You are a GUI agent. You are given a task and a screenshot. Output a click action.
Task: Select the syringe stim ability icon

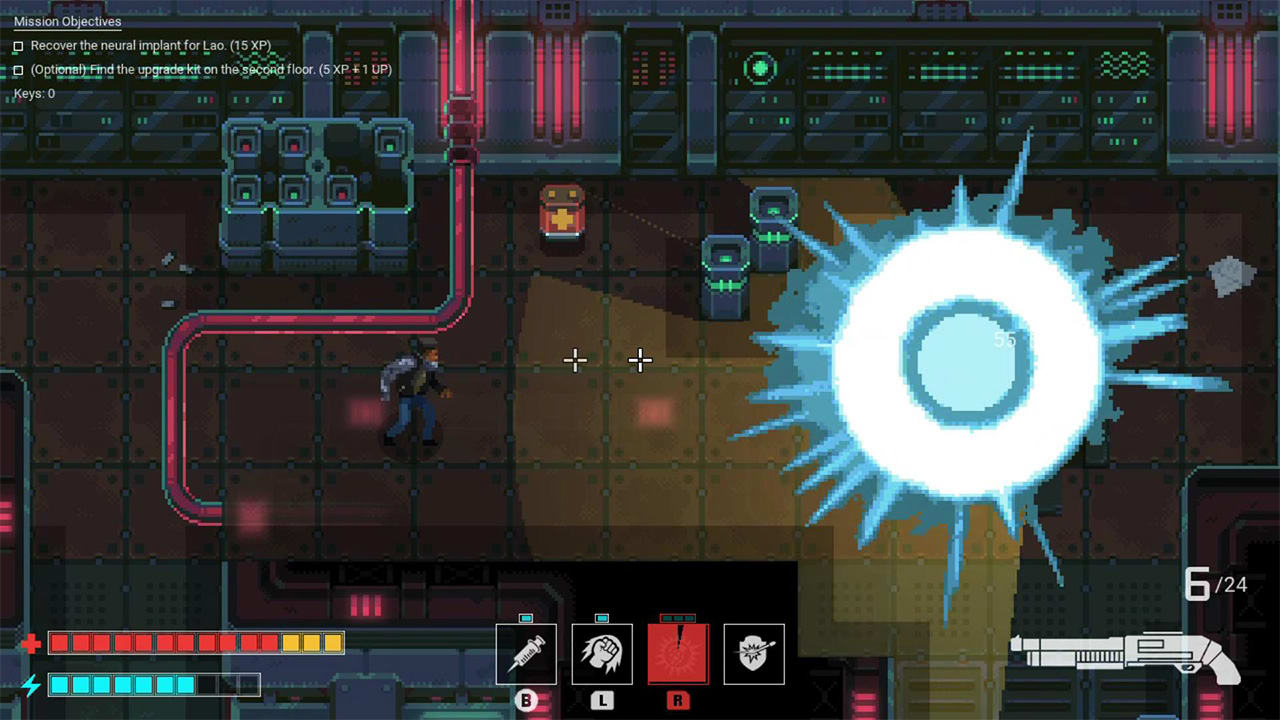click(x=525, y=653)
